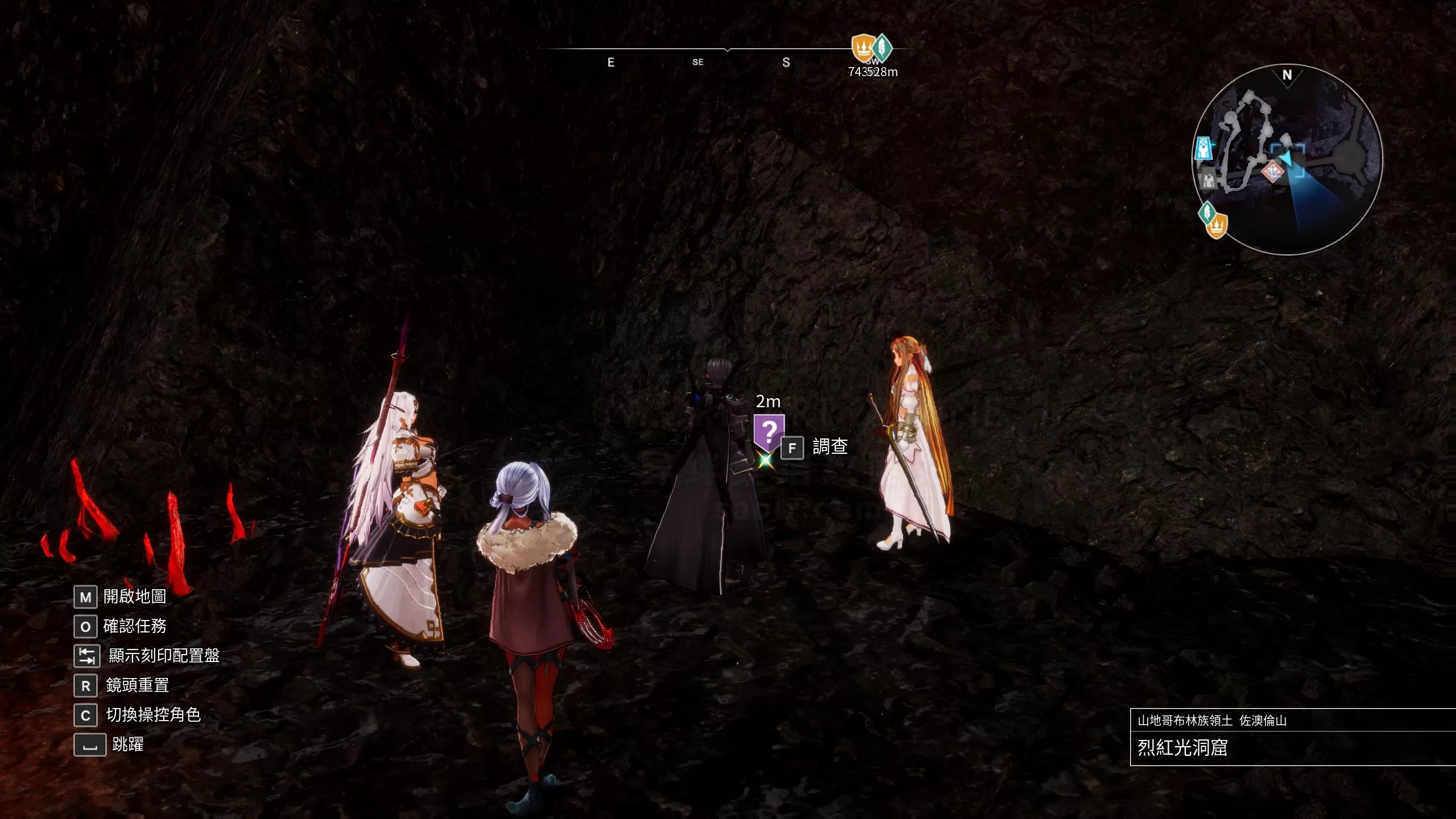Image resolution: width=1456 pixels, height=819 pixels.
Task: Select the red diamond marker on the minimap
Action: pyautogui.click(x=1272, y=171)
